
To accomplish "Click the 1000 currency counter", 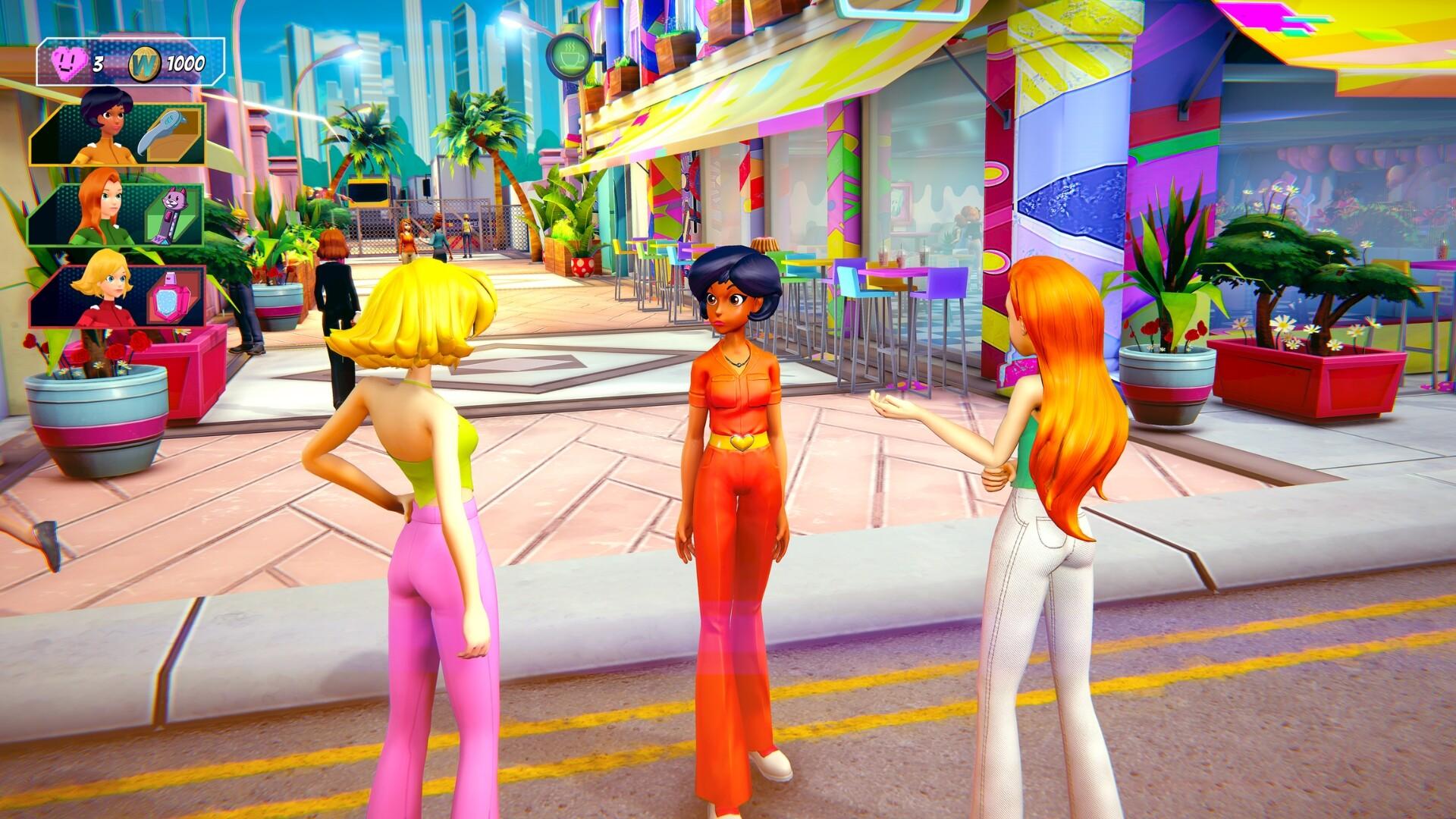I will tap(187, 64).
